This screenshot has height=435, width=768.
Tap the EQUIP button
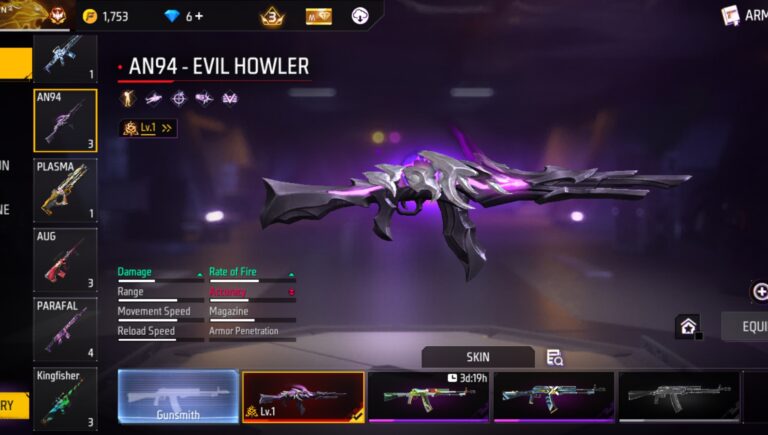[746, 326]
